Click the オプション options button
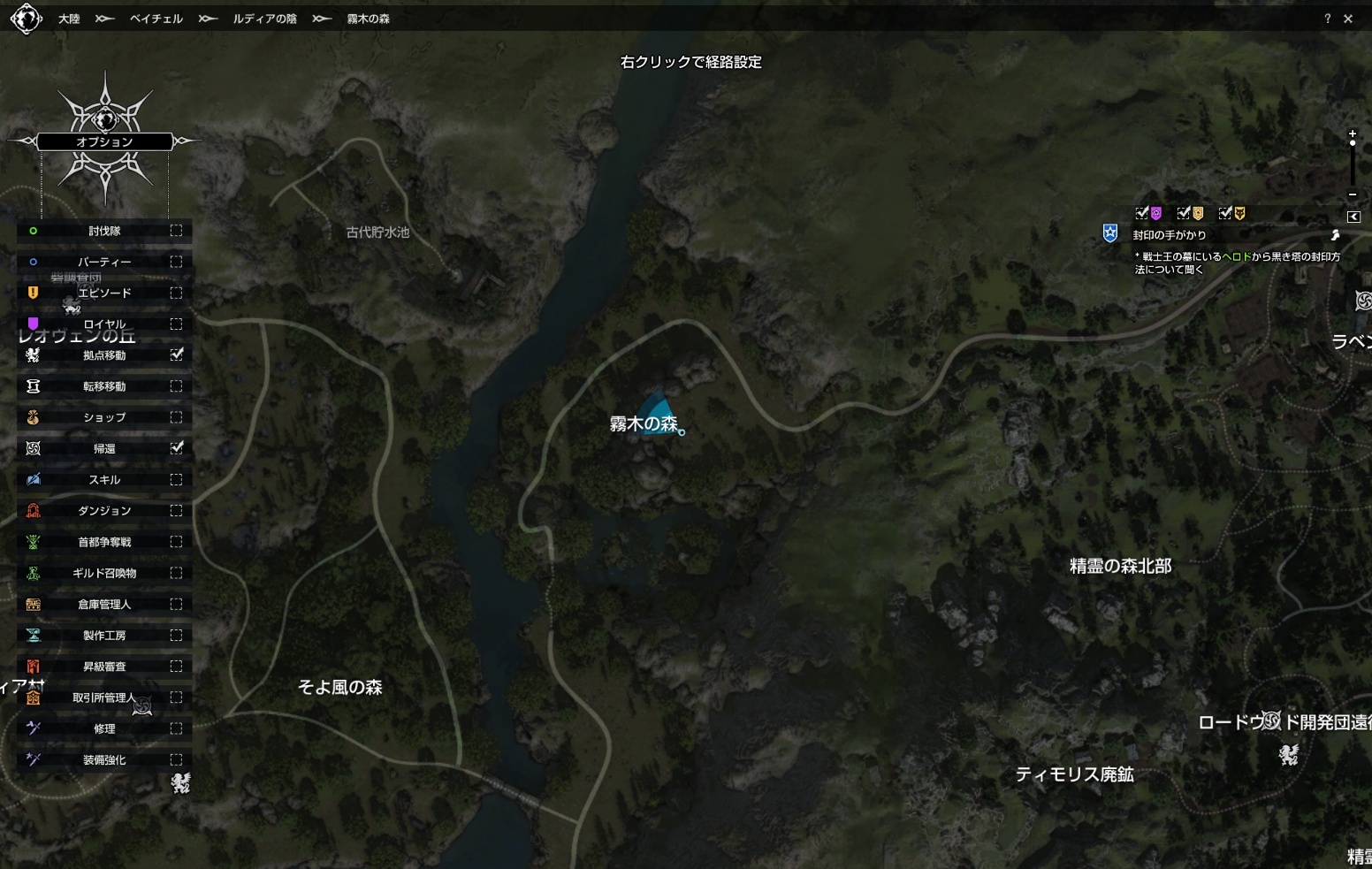 (104, 141)
